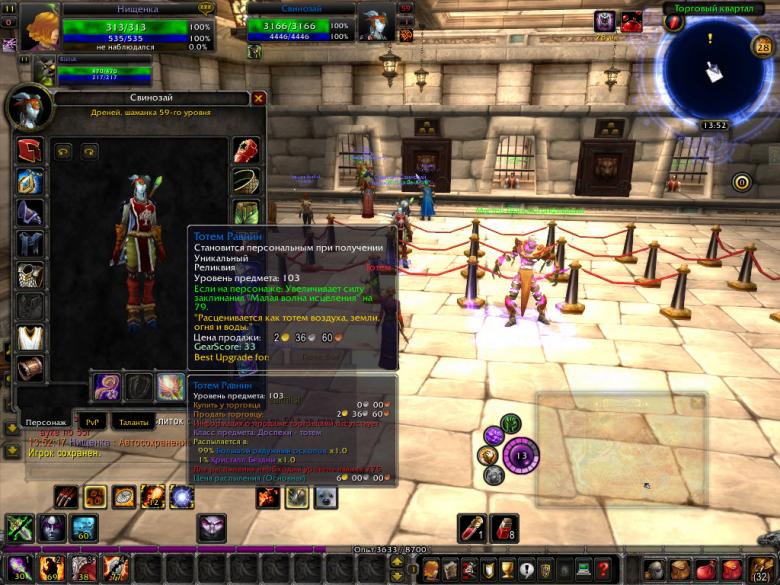Select the purple main-hand weapon slot

pos(107,387)
